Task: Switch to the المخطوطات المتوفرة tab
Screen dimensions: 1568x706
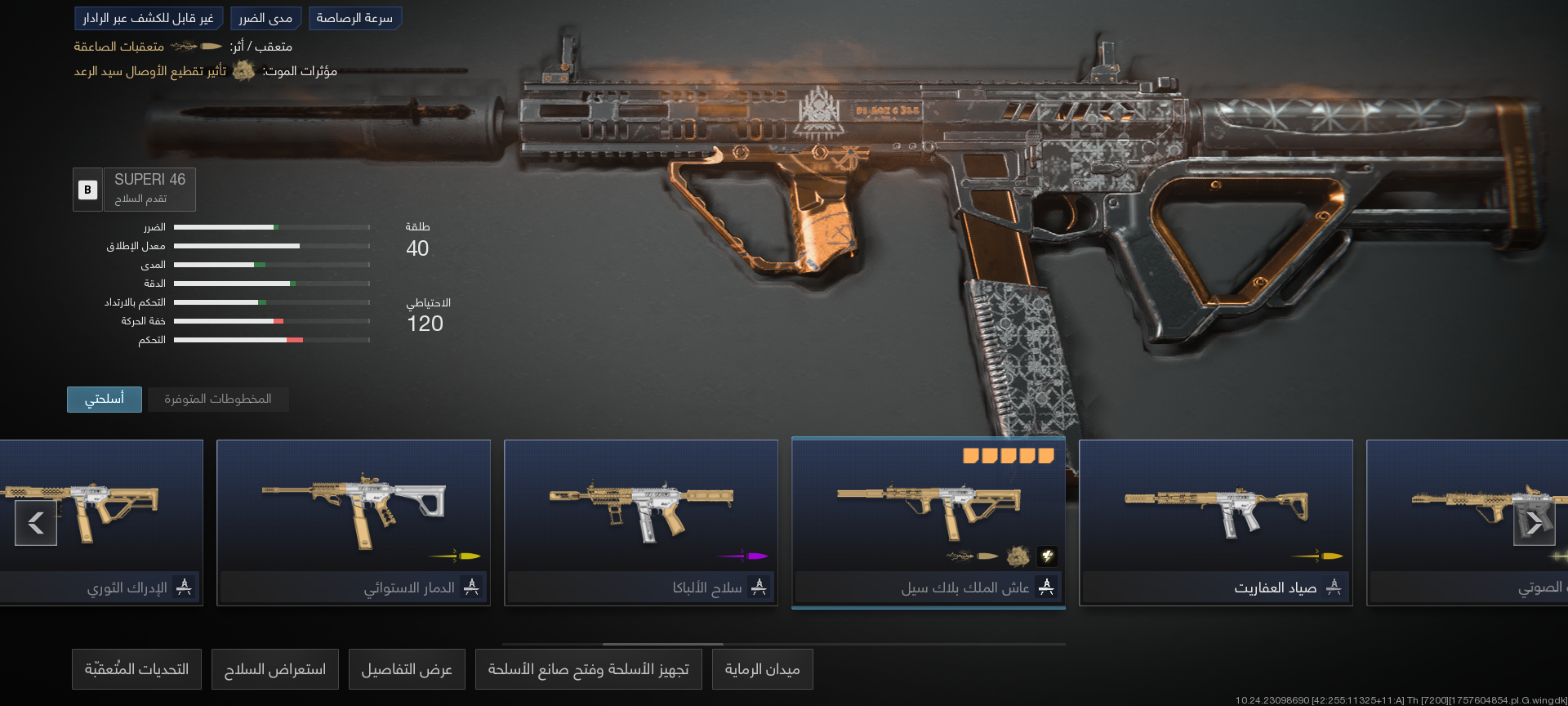Action: (217, 399)
